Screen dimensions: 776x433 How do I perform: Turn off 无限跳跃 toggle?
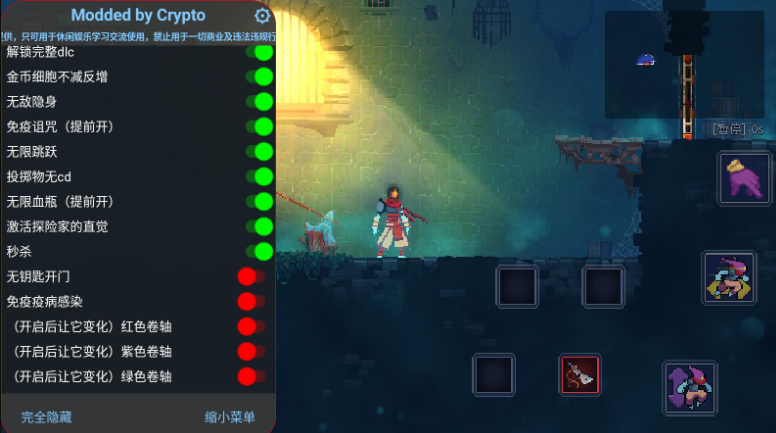click(x=259, y=151)
